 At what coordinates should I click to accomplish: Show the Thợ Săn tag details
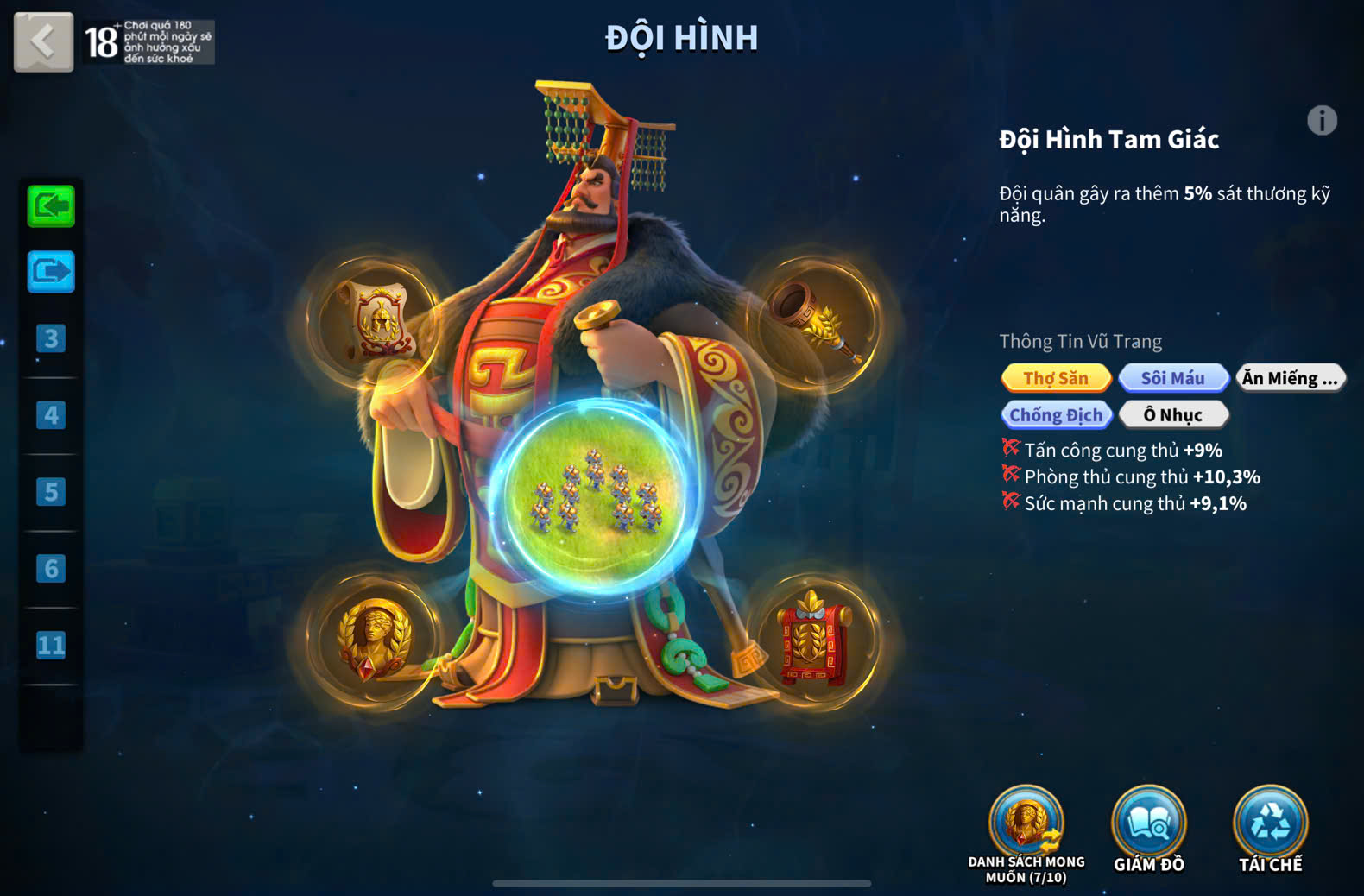point(1056,378)
